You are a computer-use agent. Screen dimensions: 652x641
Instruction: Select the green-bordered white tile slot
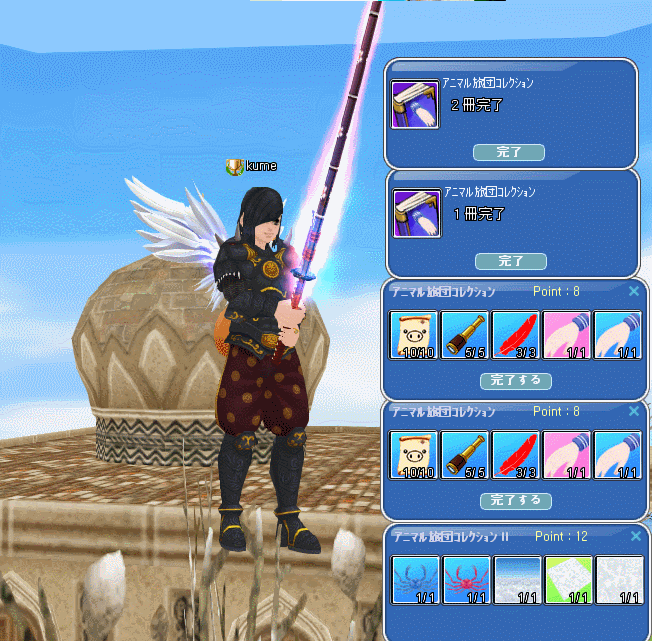coord(568,579)
